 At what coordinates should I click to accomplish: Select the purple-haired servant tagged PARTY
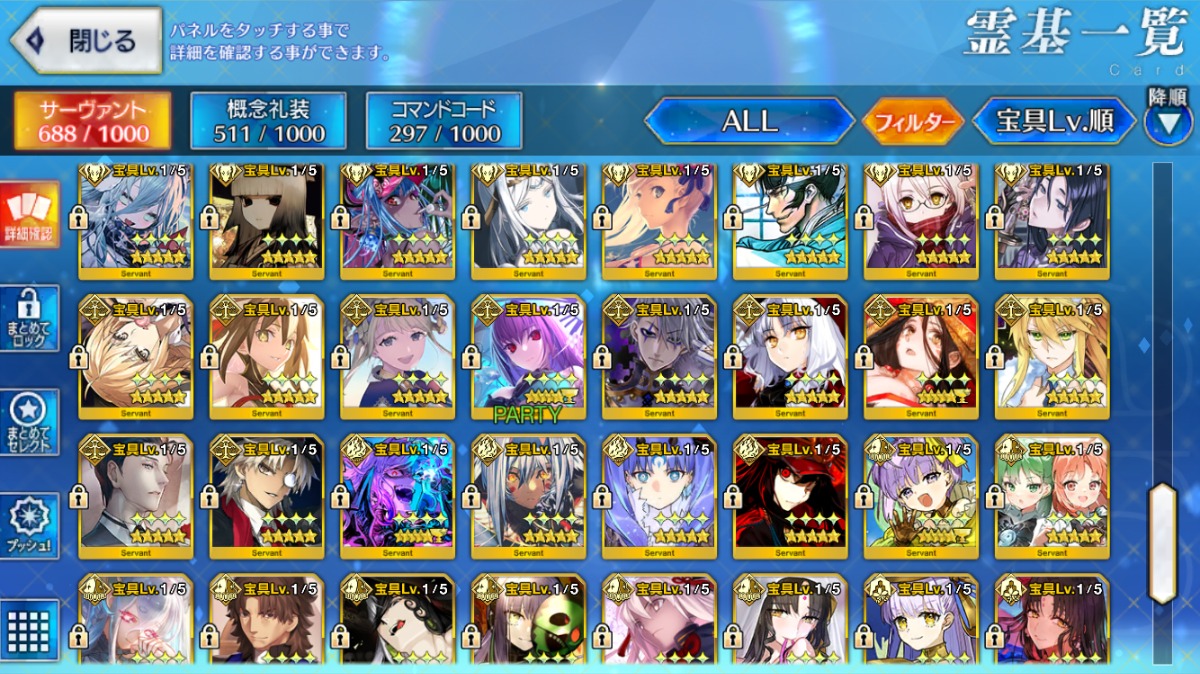(x=528, y=355)
